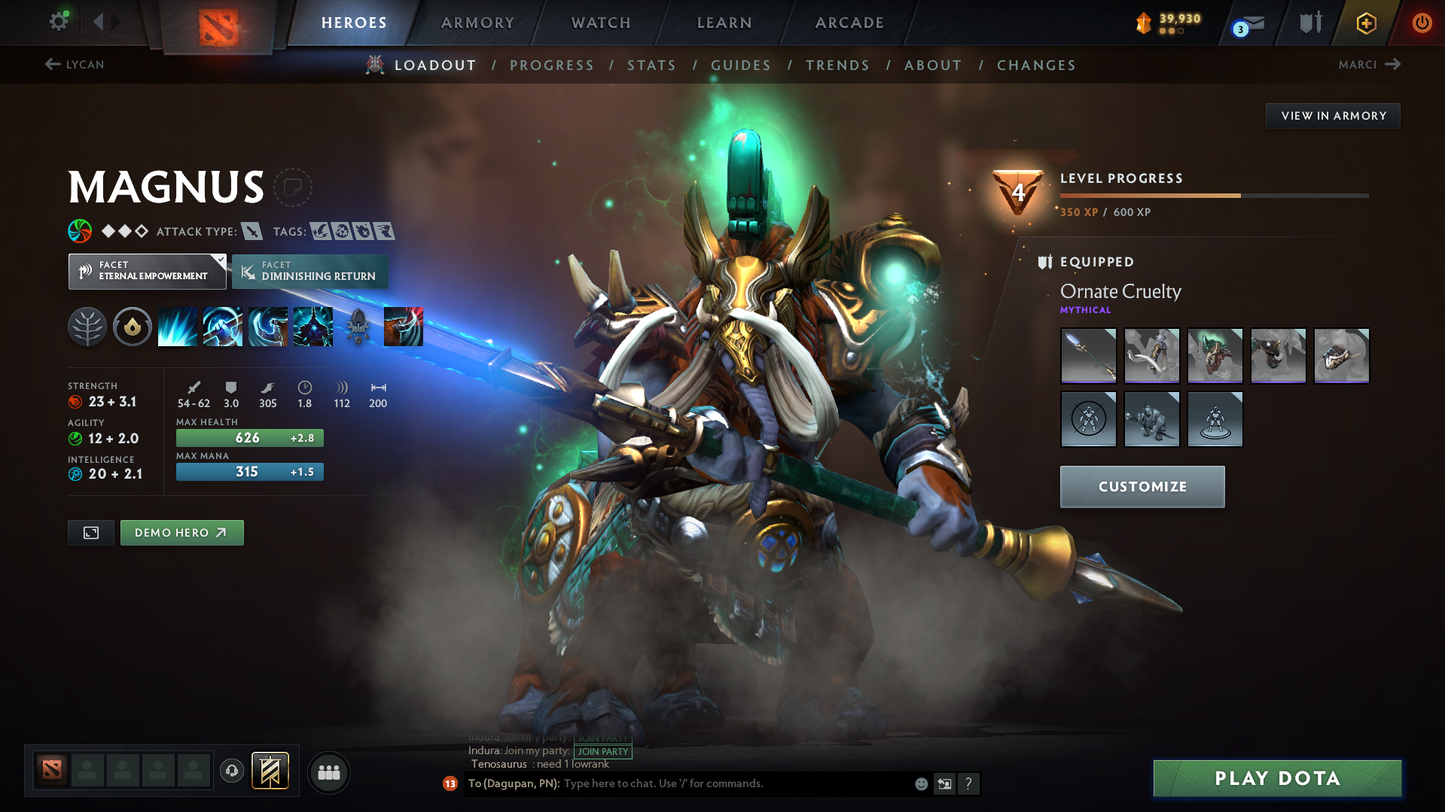Show the hero Progress subtab
This screenshot has height=812, width=1445.
551,65
